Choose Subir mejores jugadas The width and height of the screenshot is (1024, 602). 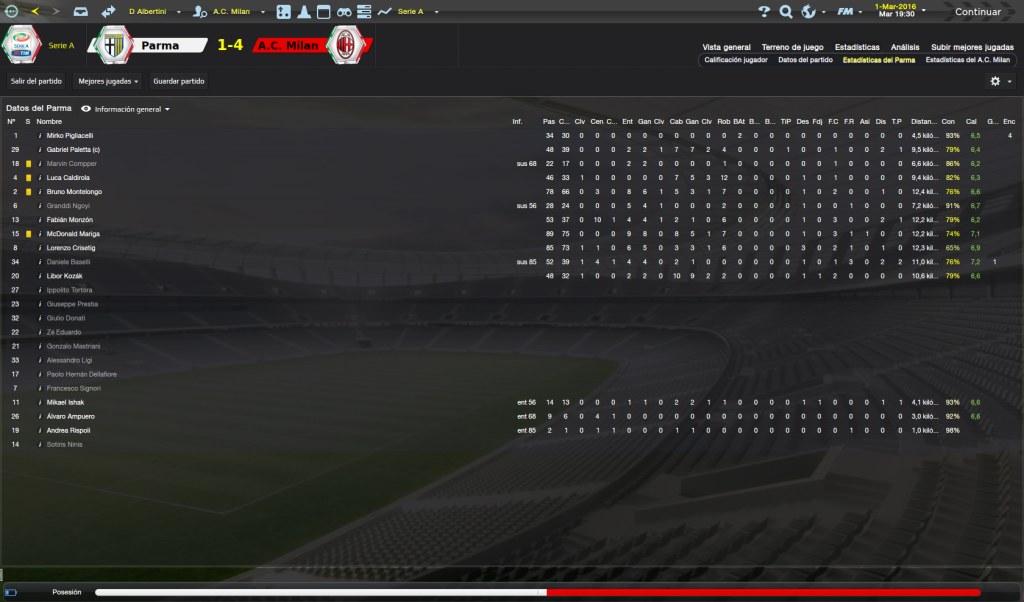pyautogui.click(x=972, y=47)
